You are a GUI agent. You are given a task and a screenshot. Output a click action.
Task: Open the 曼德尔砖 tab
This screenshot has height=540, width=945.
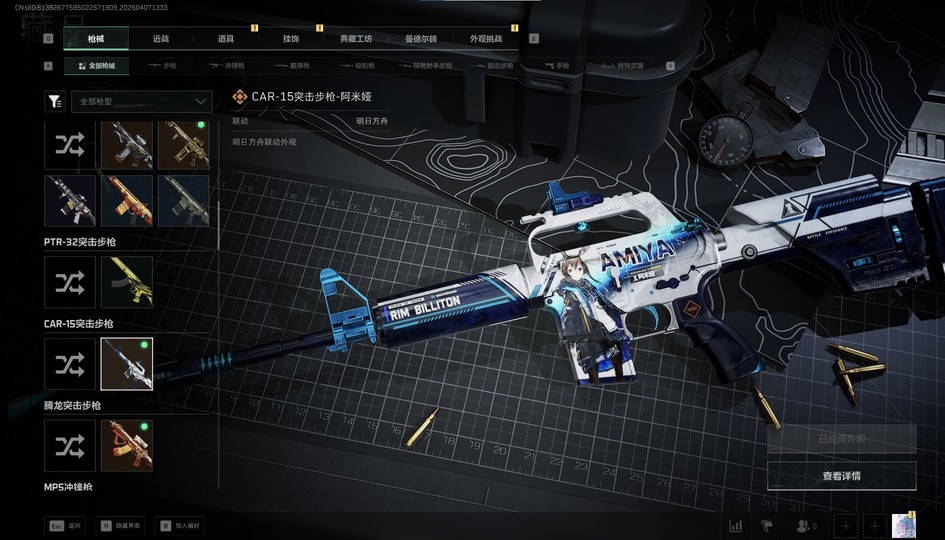(421, 39)
